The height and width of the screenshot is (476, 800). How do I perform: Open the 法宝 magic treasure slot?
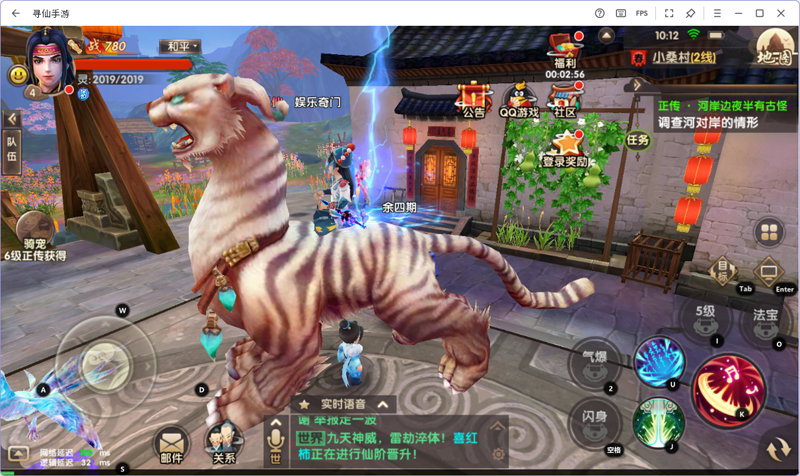pyautogui.click(x=767, y=319)
